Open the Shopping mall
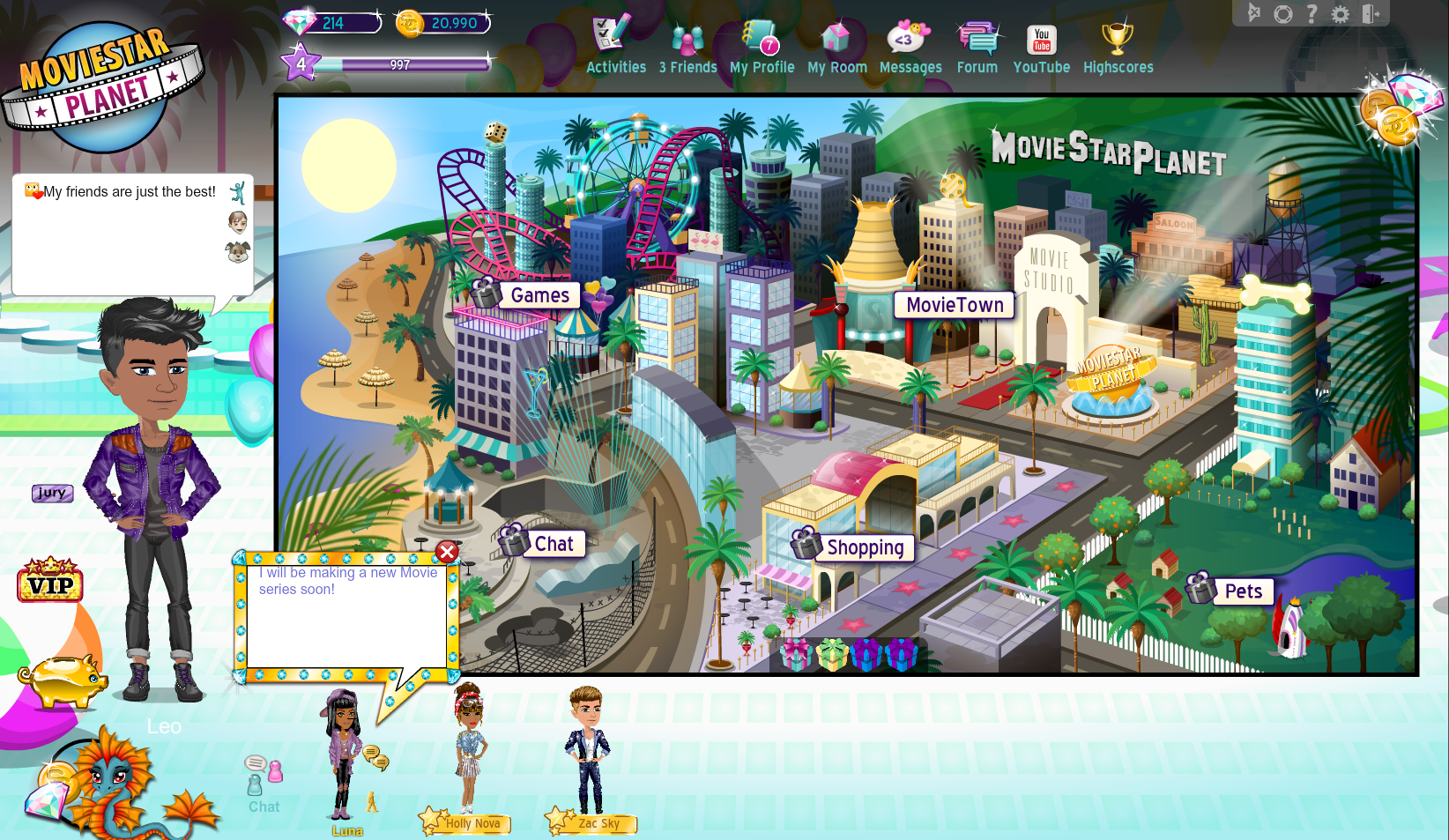Screen dimensions: 1449x840 pos(865,547)
